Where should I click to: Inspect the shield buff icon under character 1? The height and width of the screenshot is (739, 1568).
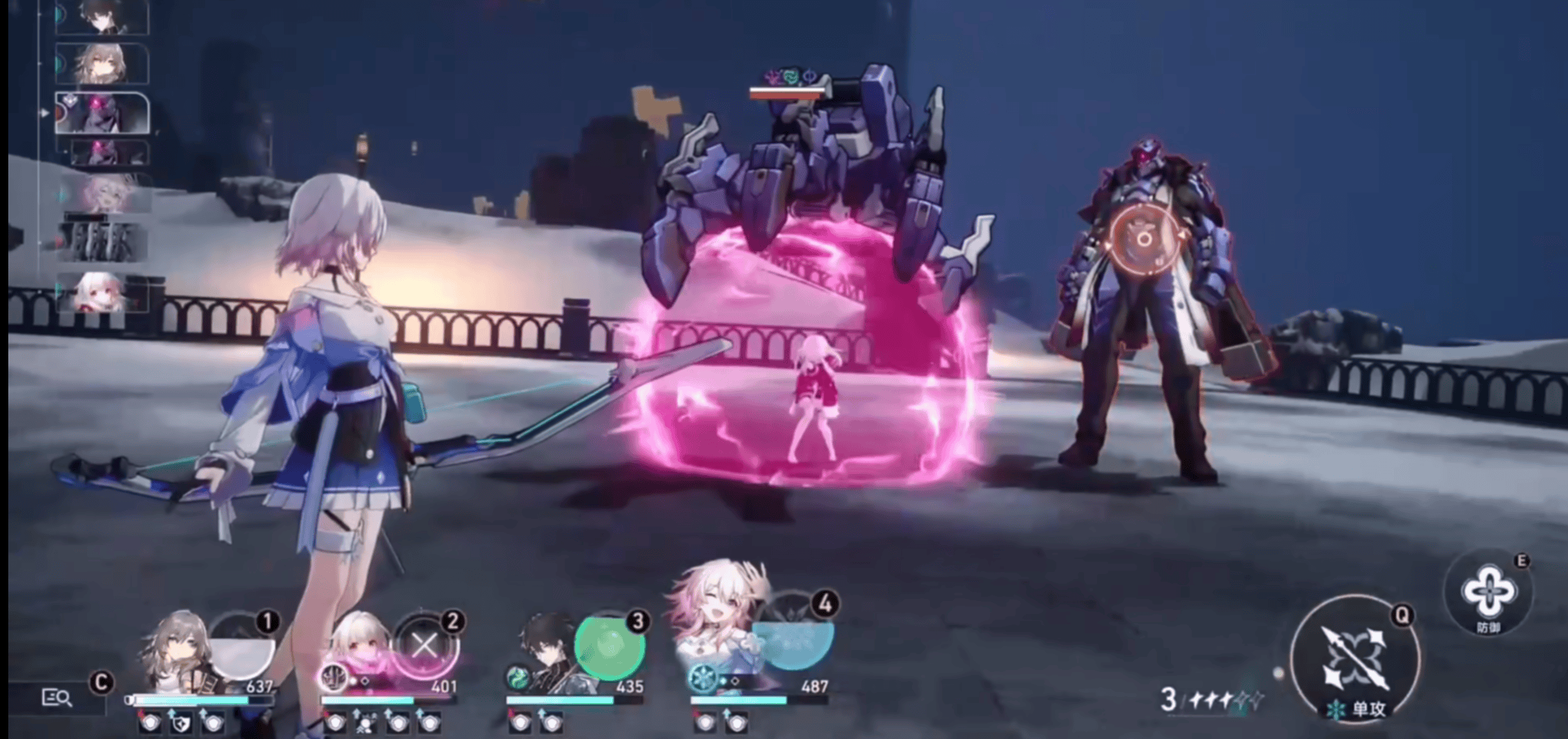(x=181, y=722)
